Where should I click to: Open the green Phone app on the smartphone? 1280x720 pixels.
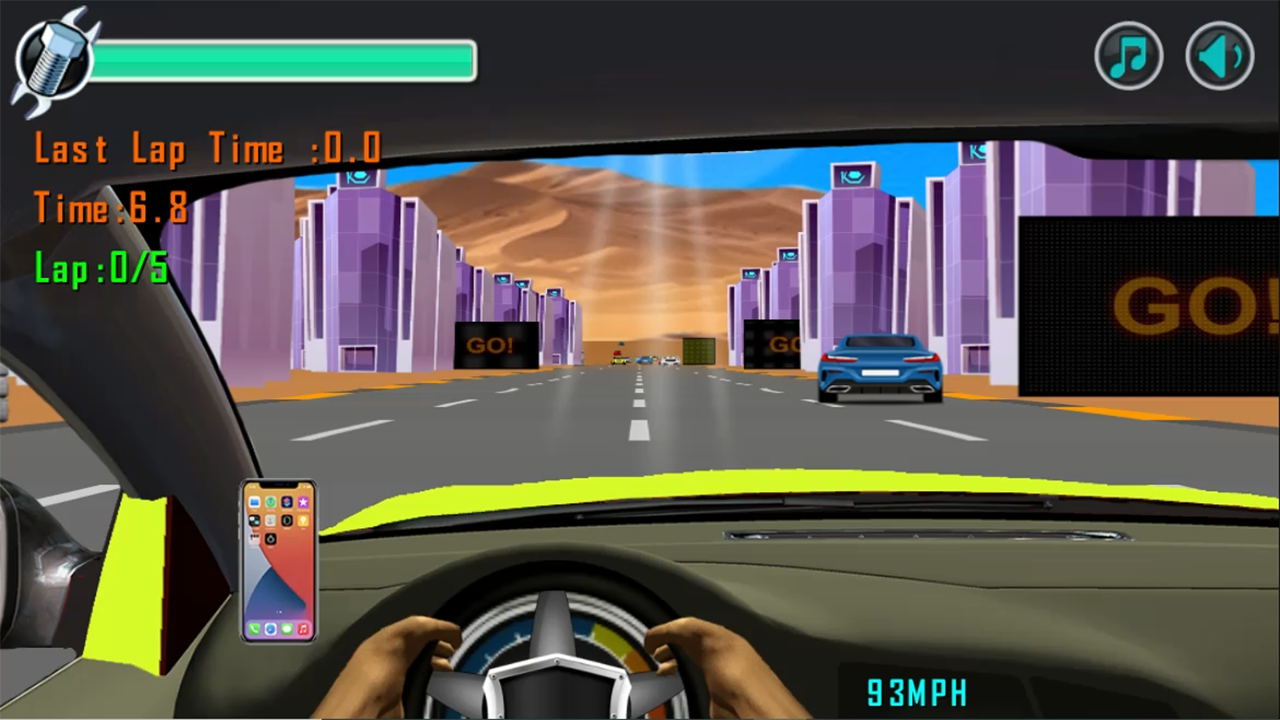(254, 629)
